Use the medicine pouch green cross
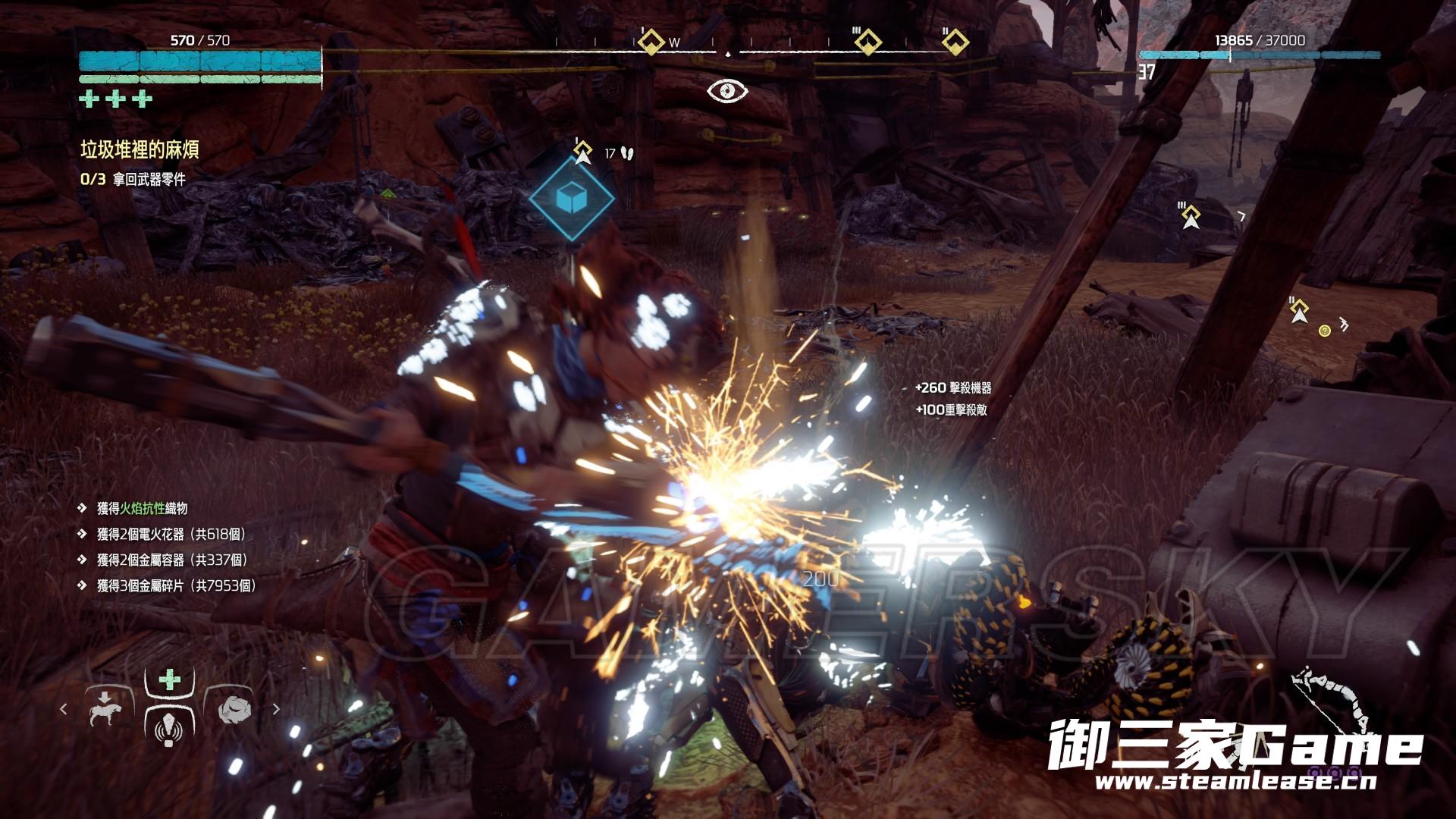Image resolution: width=1456 pixels, height=819 pixels. tap(169, 679)
